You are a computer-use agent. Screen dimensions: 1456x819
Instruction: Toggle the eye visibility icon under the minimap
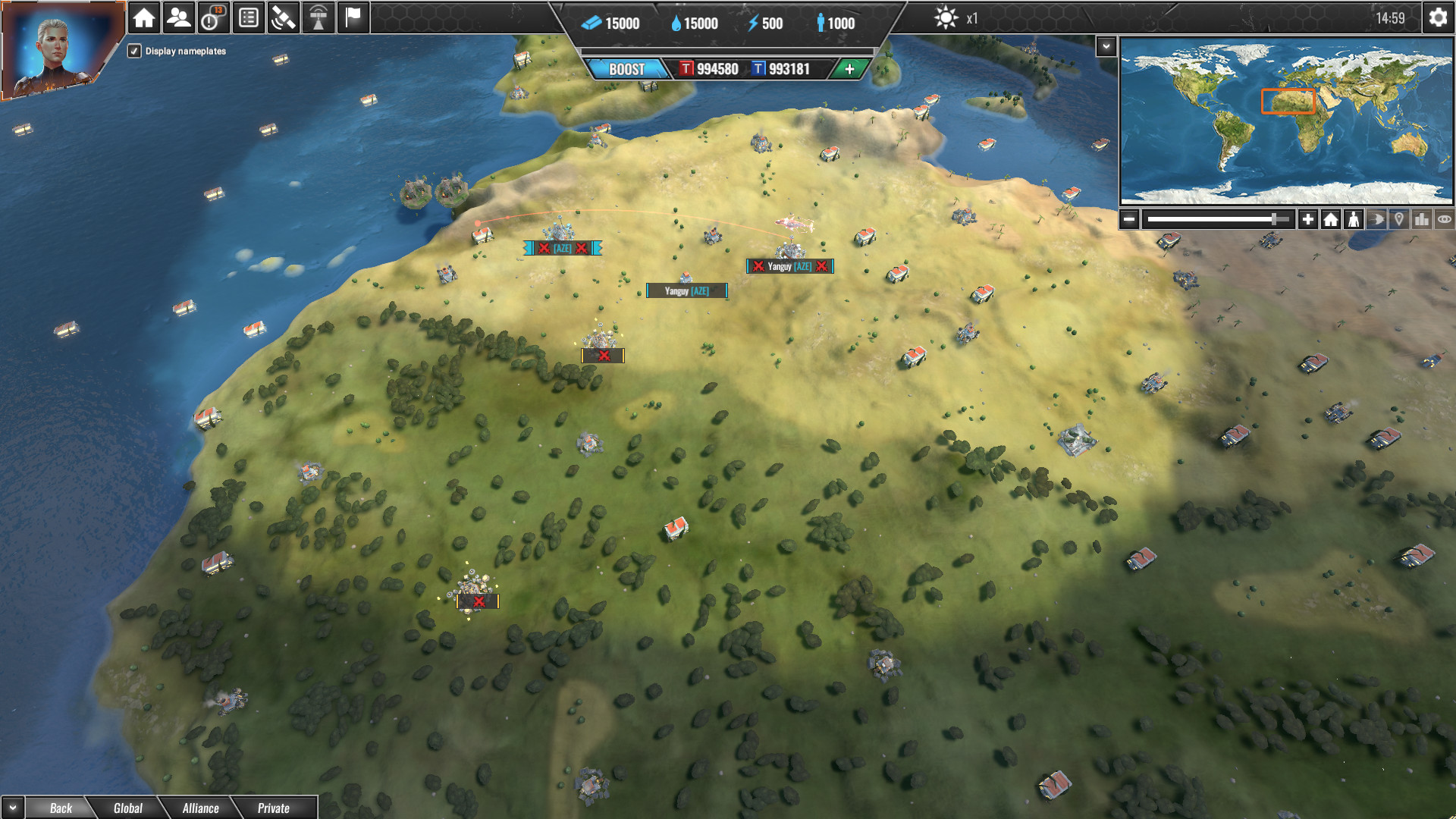point(1445,218)
